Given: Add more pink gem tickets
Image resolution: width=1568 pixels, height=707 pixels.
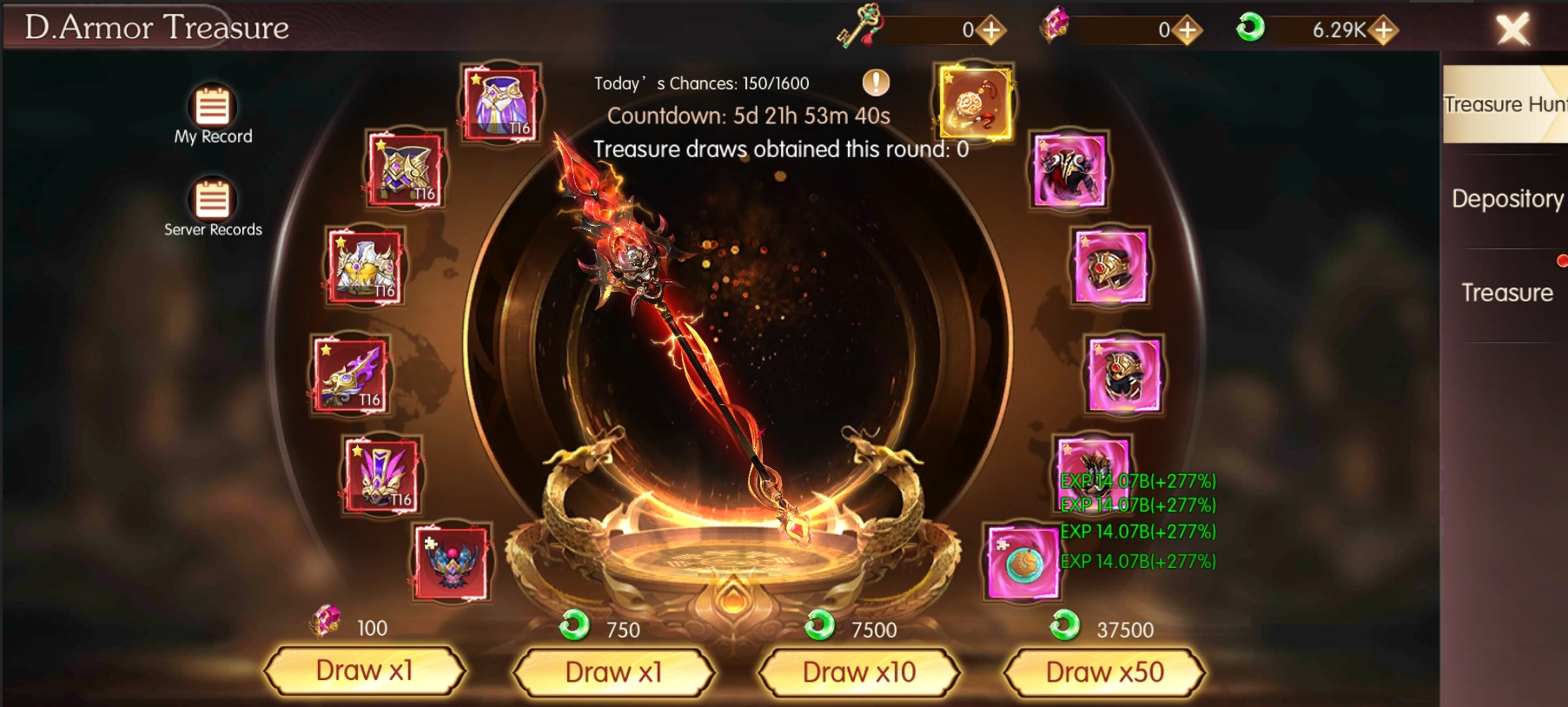Looking at the screenshot, I should [1187, 30].
